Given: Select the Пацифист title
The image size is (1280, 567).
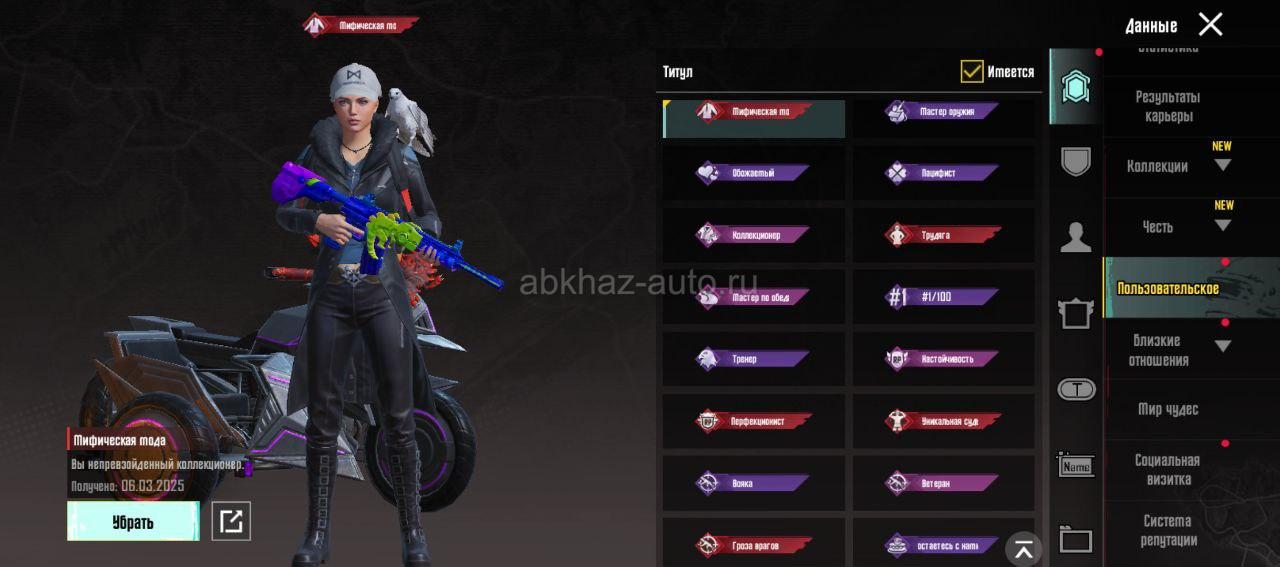Looking at the screenshot, I should click(x=943, y=173).
